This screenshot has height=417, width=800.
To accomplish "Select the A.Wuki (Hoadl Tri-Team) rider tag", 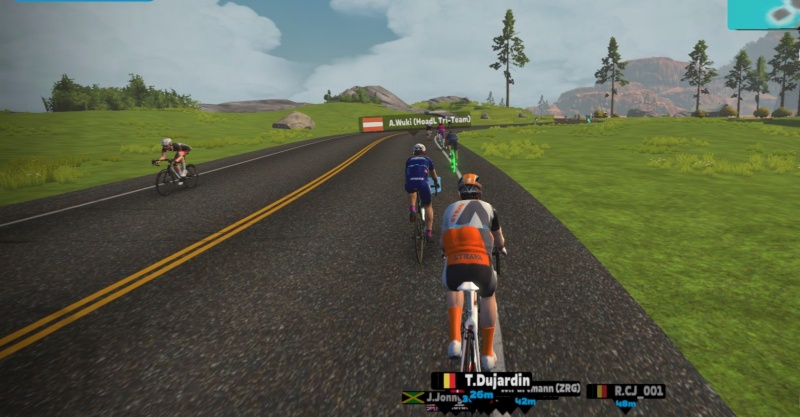I will pos(416,124).
